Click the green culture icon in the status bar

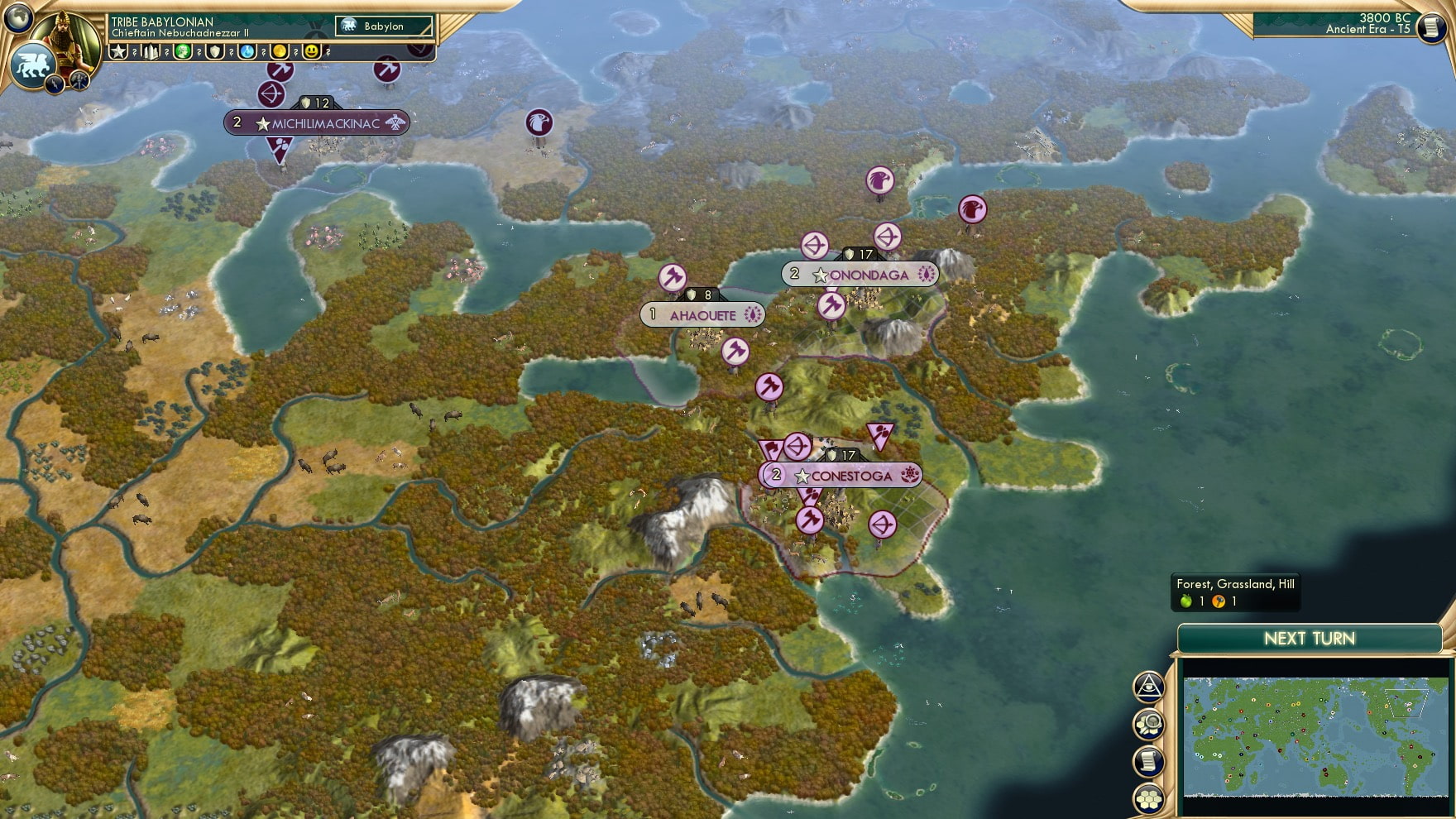tap(182, 53)
